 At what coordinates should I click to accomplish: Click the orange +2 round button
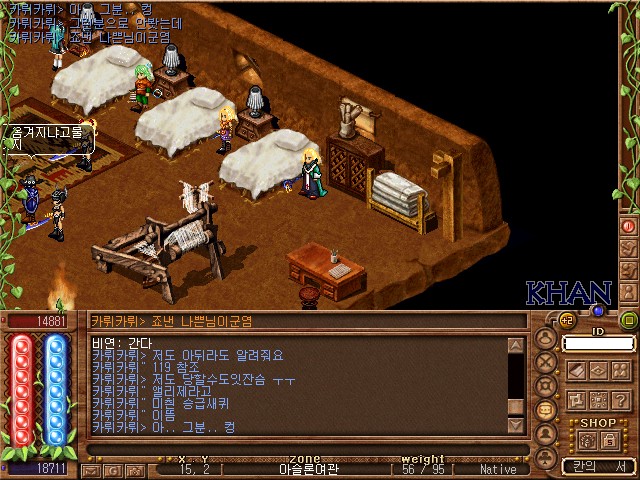[566, 320]
